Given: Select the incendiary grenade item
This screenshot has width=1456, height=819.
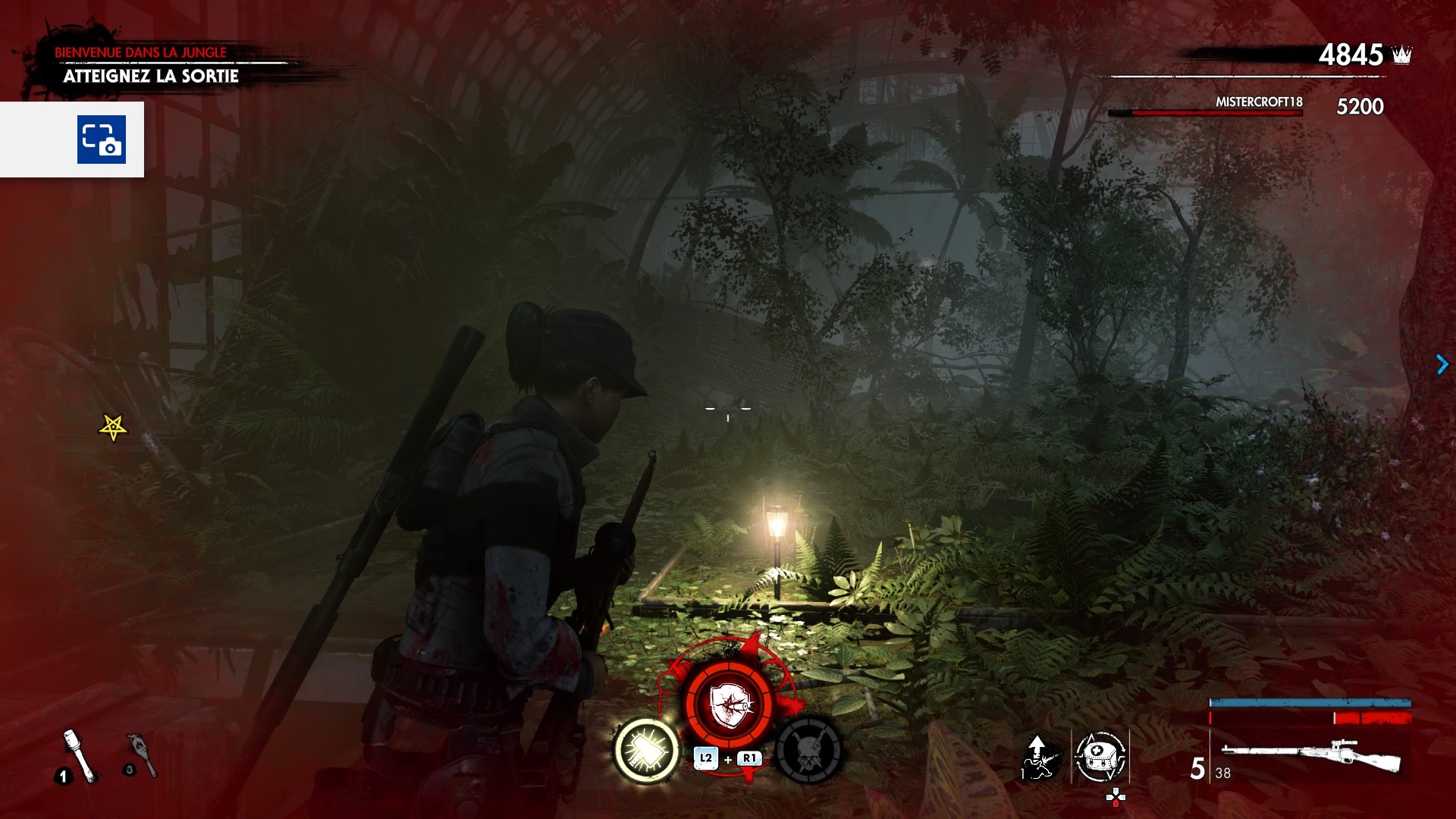Looking at the screenshot, I should [143, 754].
